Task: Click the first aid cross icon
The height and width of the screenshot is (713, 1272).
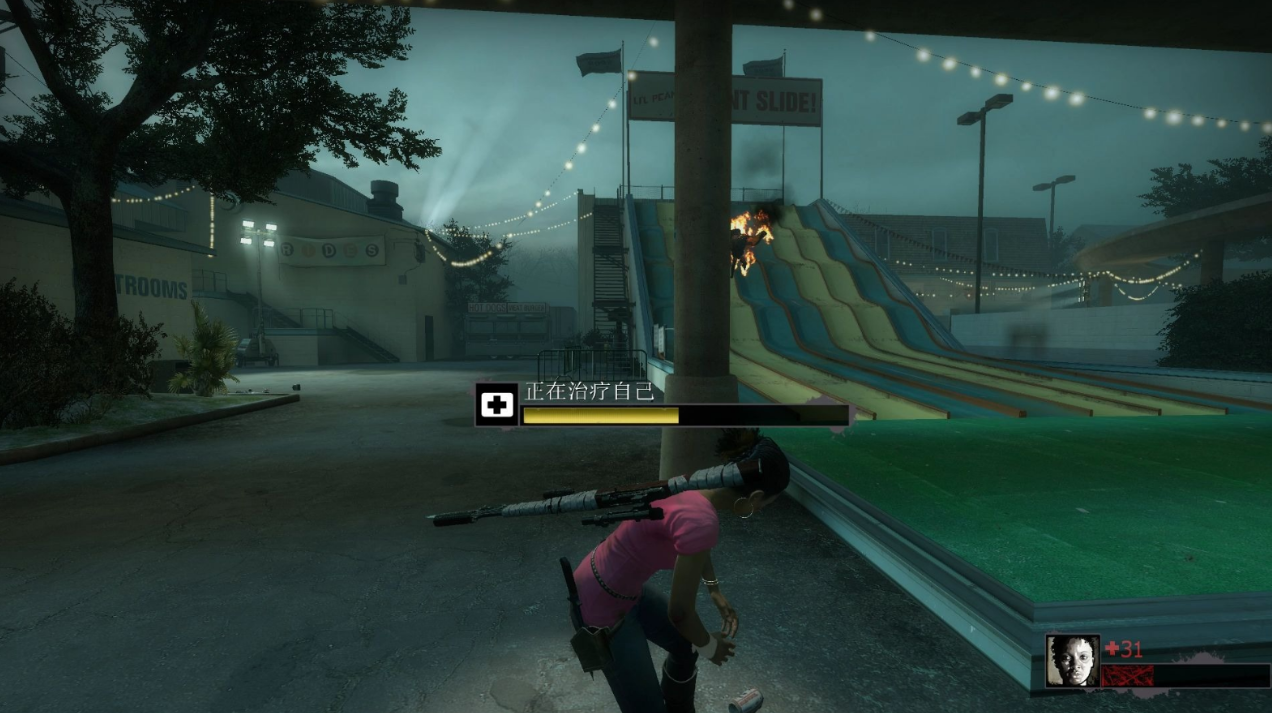Action: coord(496,405)
